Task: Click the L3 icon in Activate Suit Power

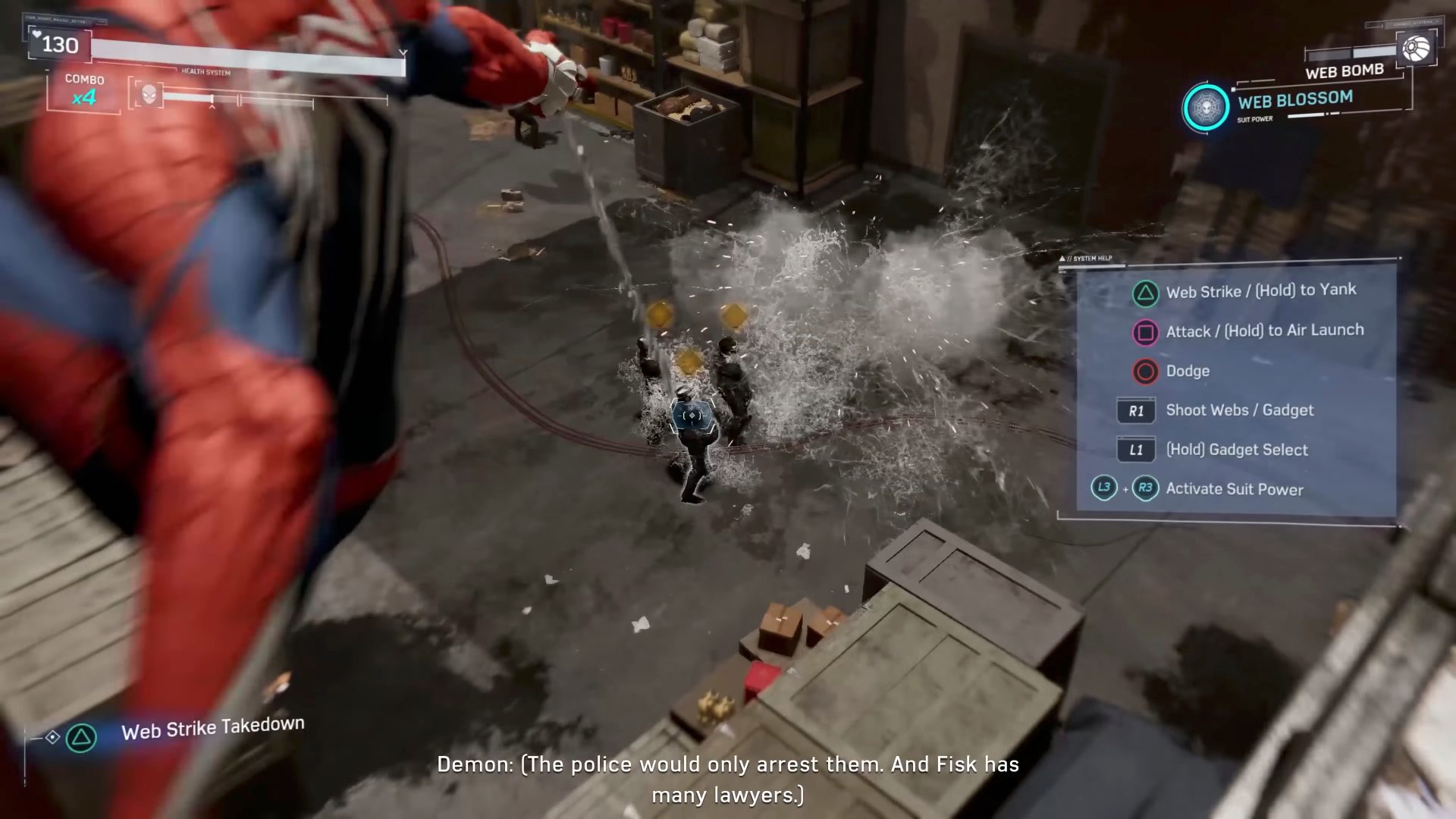Action: pyautogui.click(x=1103, y=488)
